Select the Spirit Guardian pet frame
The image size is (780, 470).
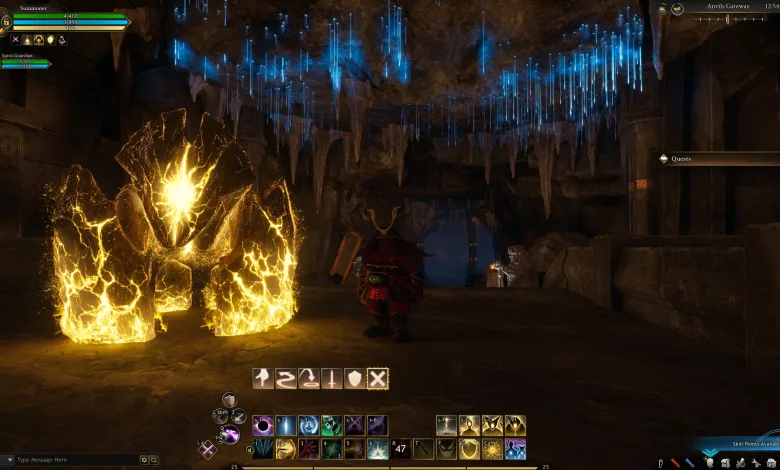click(26, 62)
